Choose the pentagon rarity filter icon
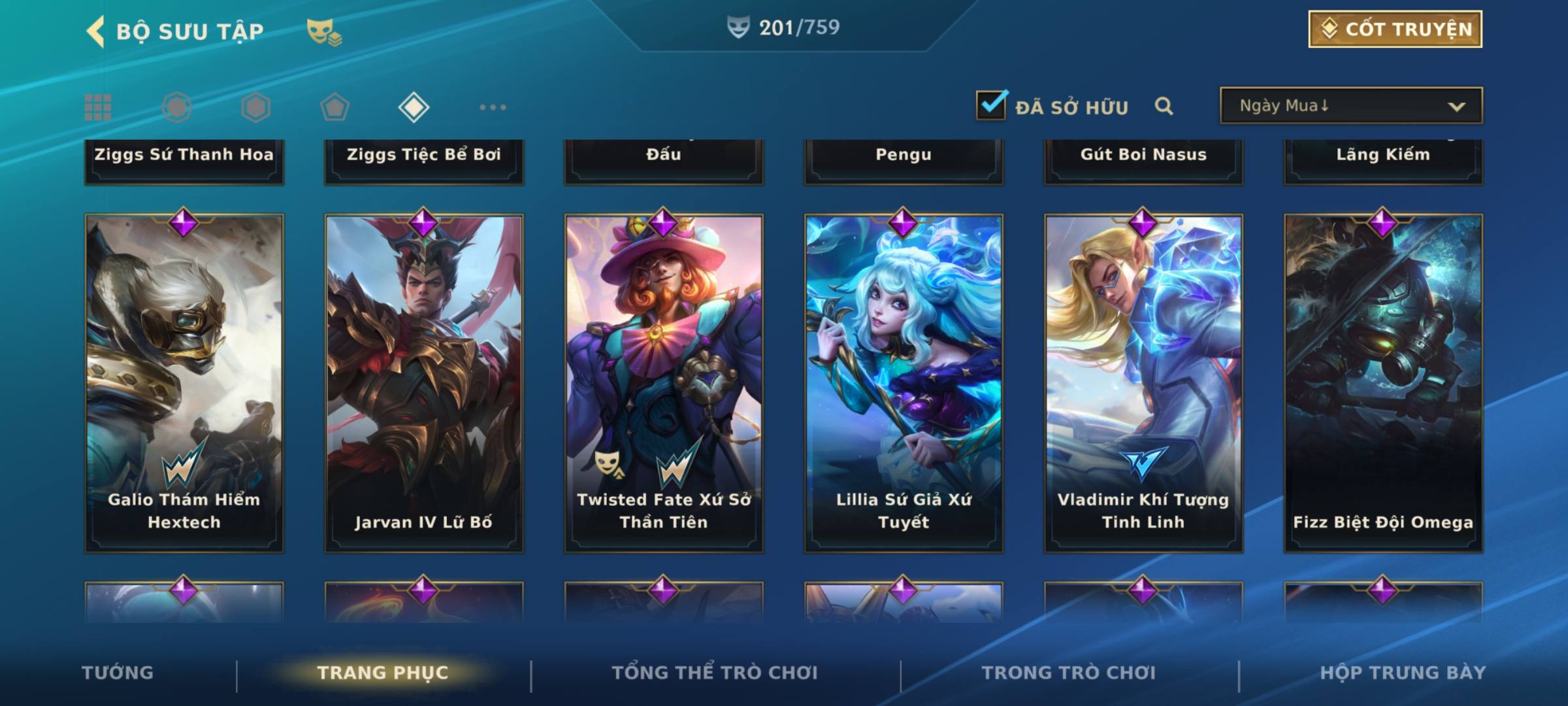 [x=335, y=107]
